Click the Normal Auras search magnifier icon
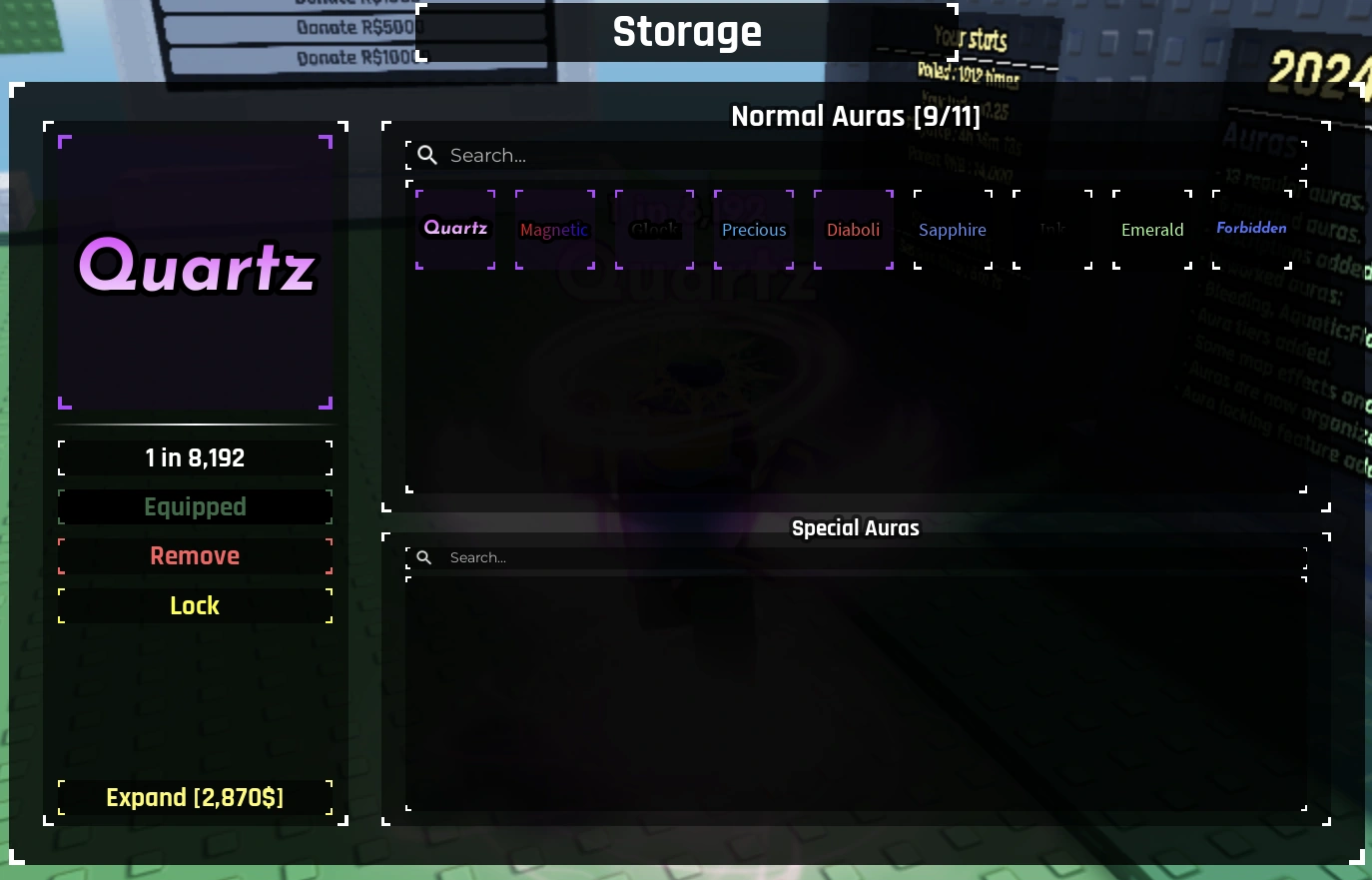 click(x=427, y=155)
